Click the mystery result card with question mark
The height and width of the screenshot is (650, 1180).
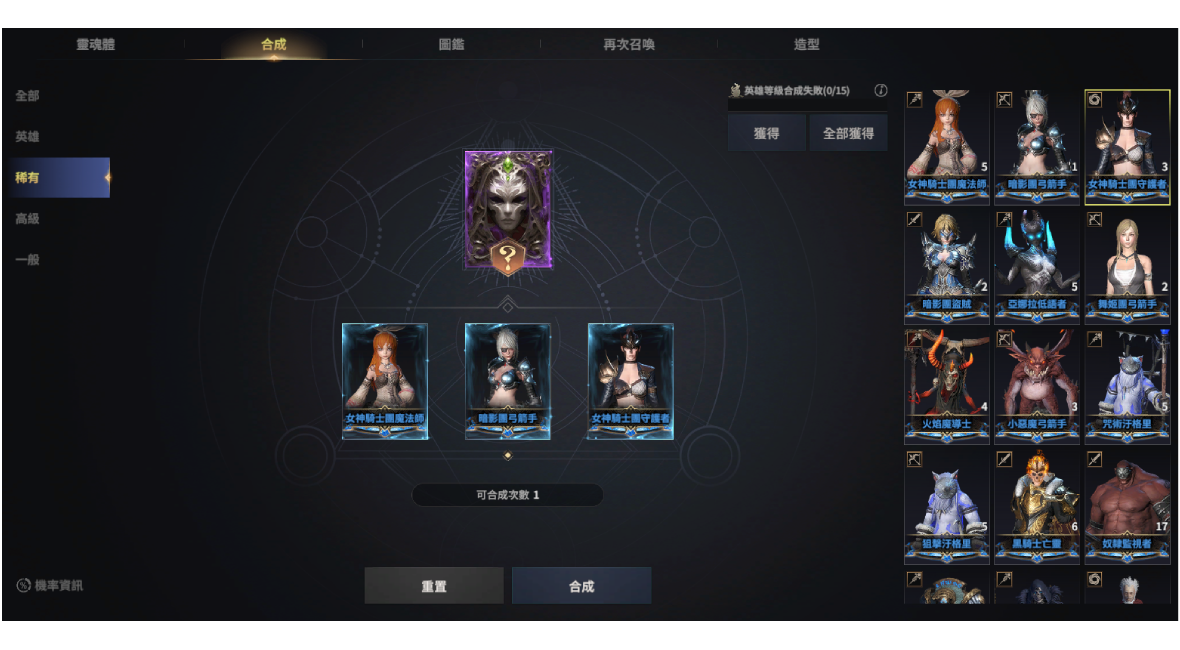[x=508, y=210]
